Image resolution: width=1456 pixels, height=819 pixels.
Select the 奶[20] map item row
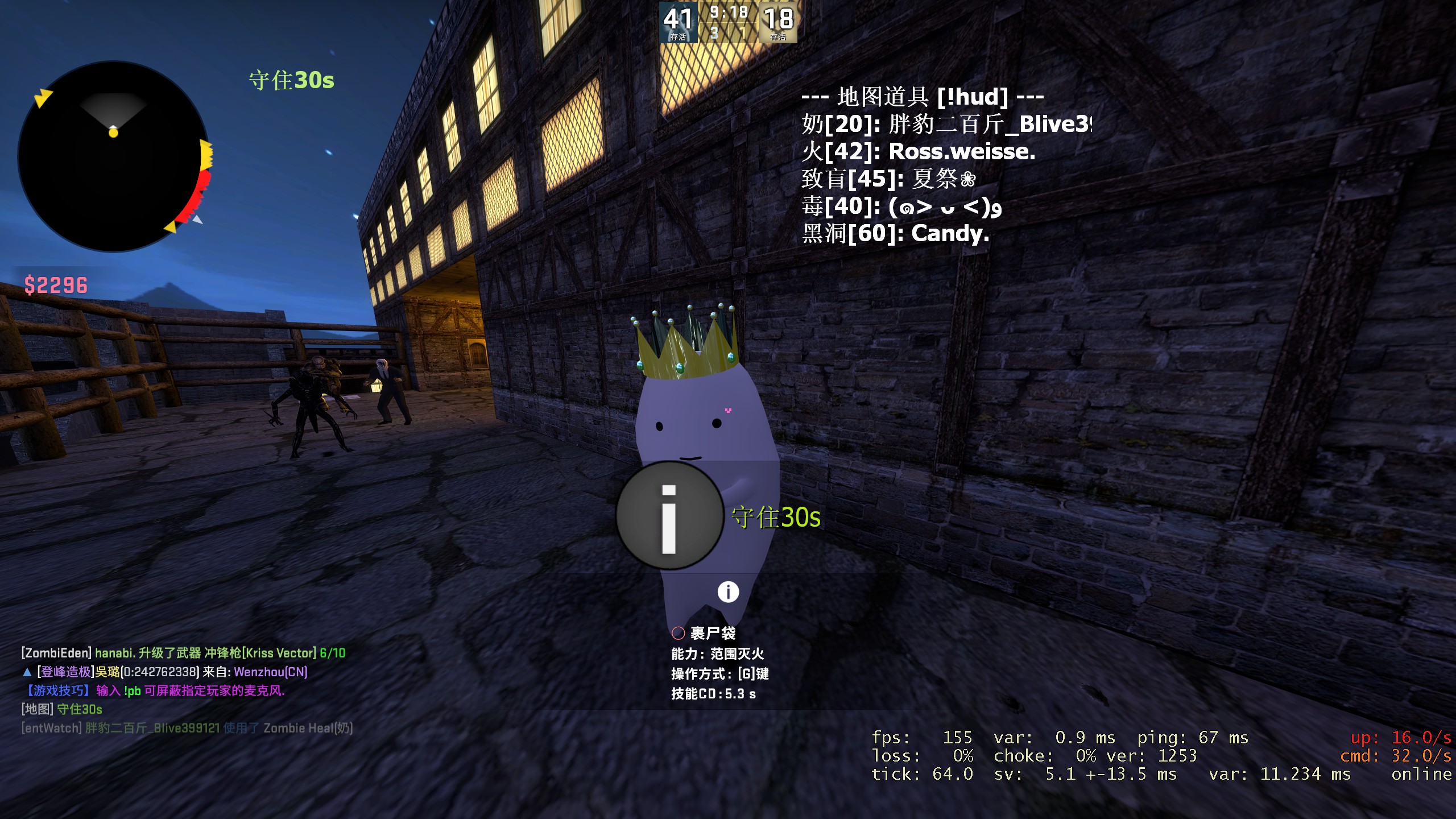click(x=946, y=124)
